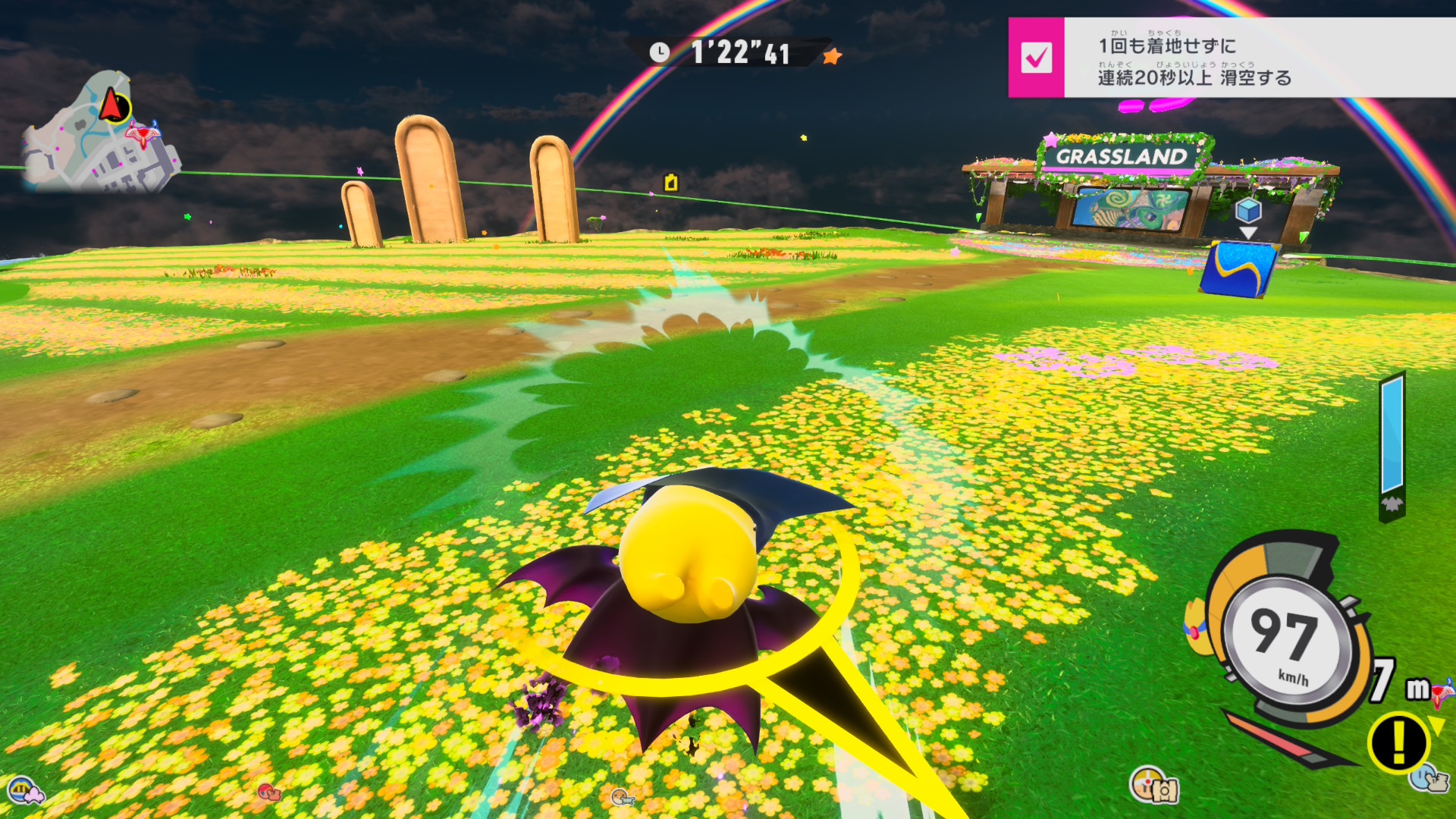
Task: Click the yellow exclamation alert icon
Action: [1399, 742]
